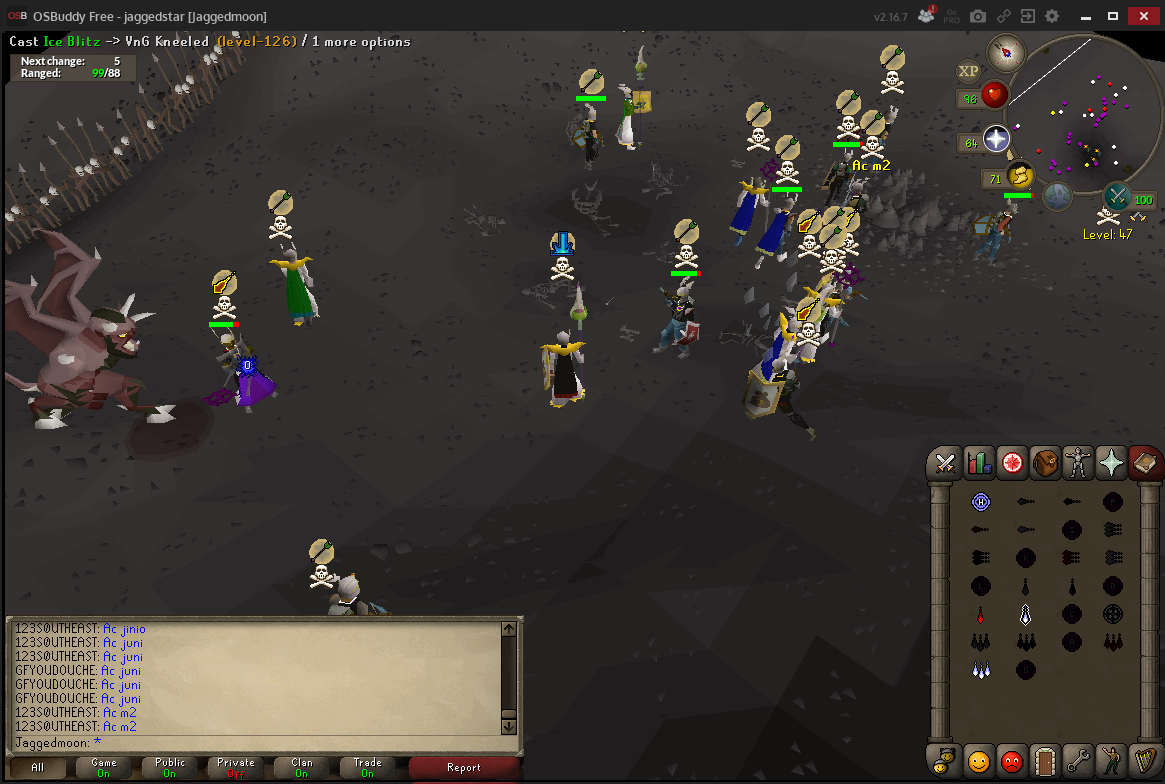Open the Combat Options tab
Image resolution: width=1165 pixels, height=784 pixels.
coord(945,463)
